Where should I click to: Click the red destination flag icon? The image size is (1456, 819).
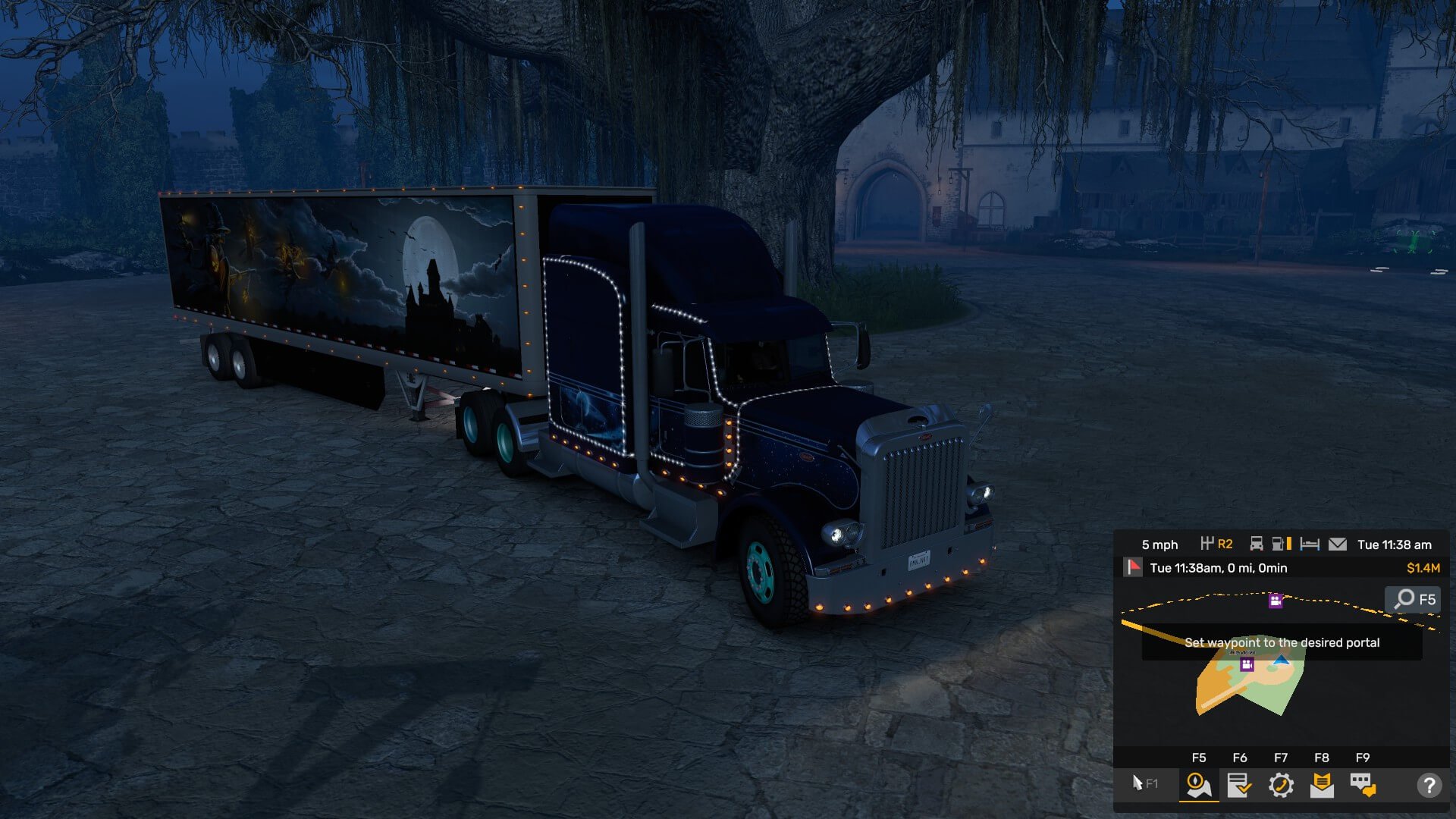pos(1133,567)
